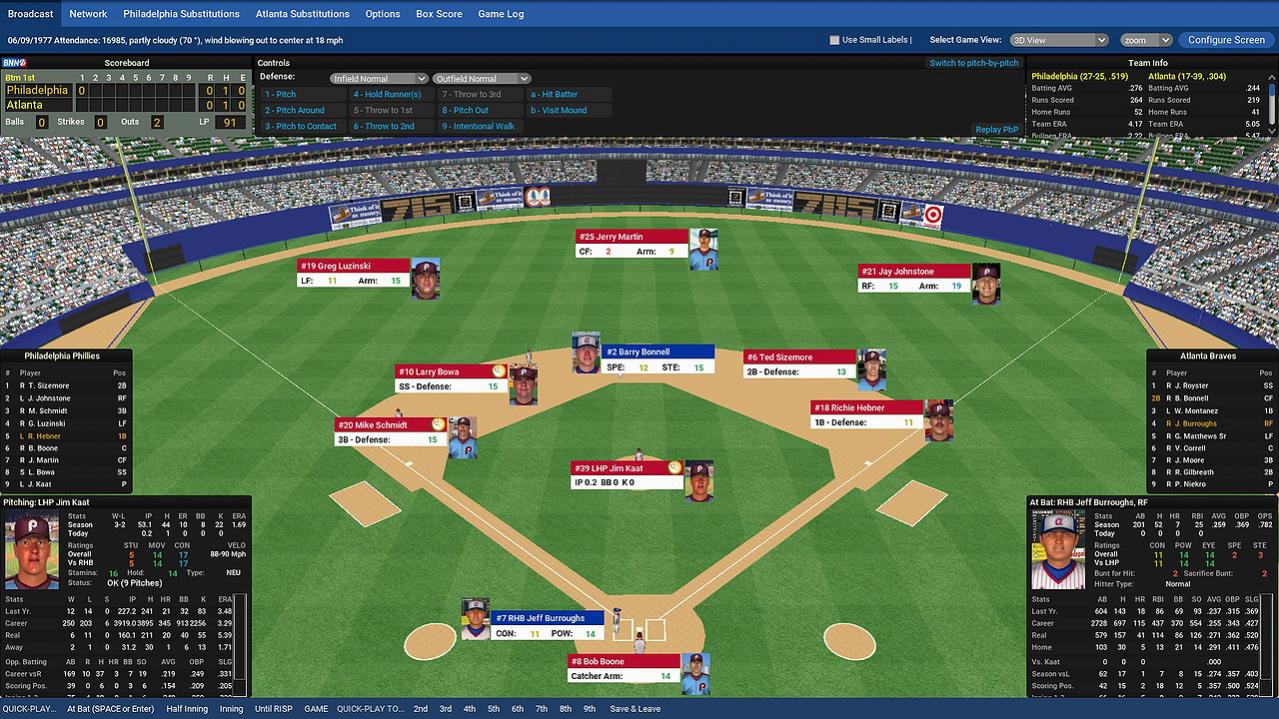This screenshot has height=719, width=1279.
Task: Call an Intentional Walk
Action: (479, 126)
